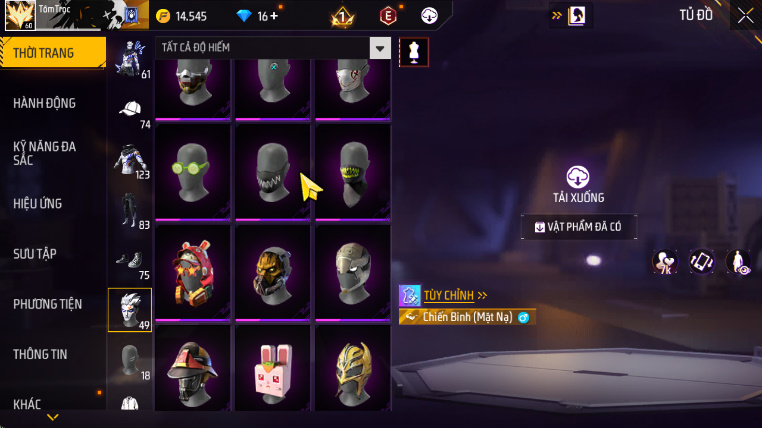Screen dimensions: 762x428
Task: Select the jacket subcategory with 123 items
Action: (x=130, y=159)
